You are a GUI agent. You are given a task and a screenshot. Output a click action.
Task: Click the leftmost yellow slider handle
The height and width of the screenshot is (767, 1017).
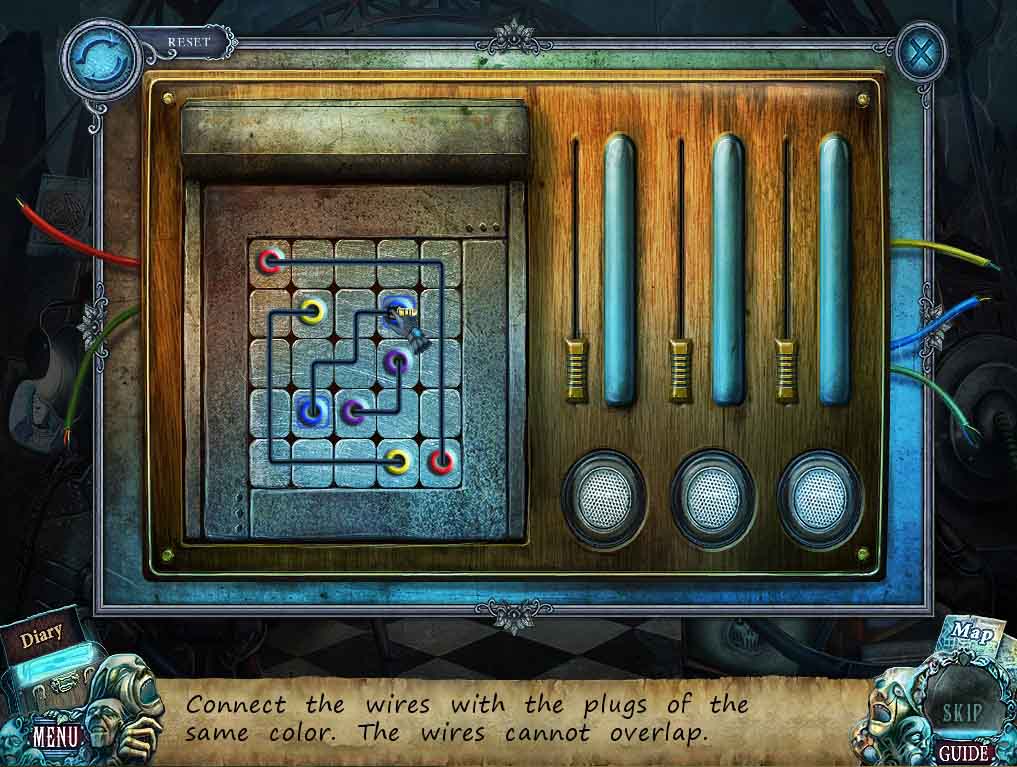(x=575, y=369)
